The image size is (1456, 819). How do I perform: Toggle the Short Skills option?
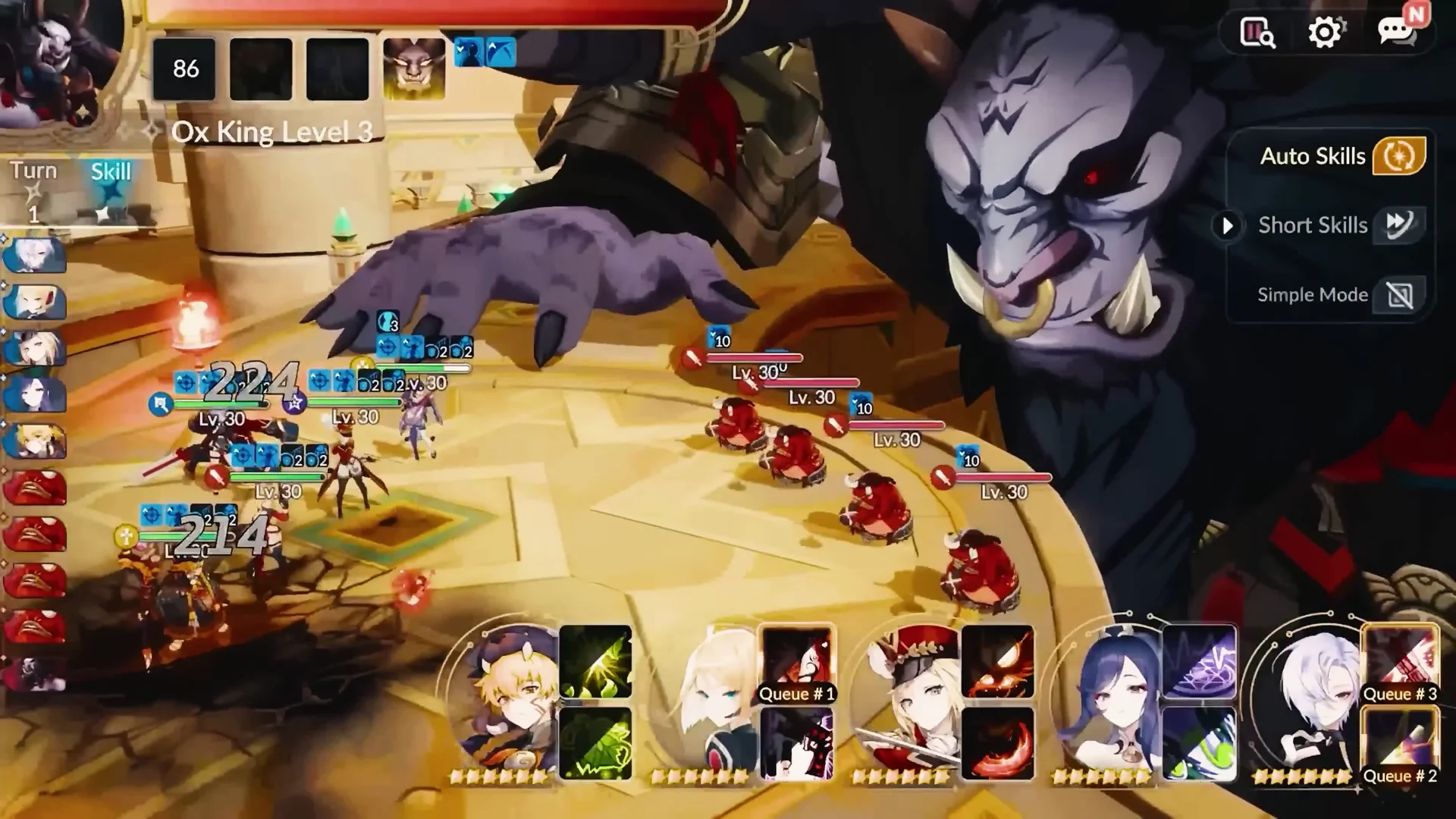1400,224
